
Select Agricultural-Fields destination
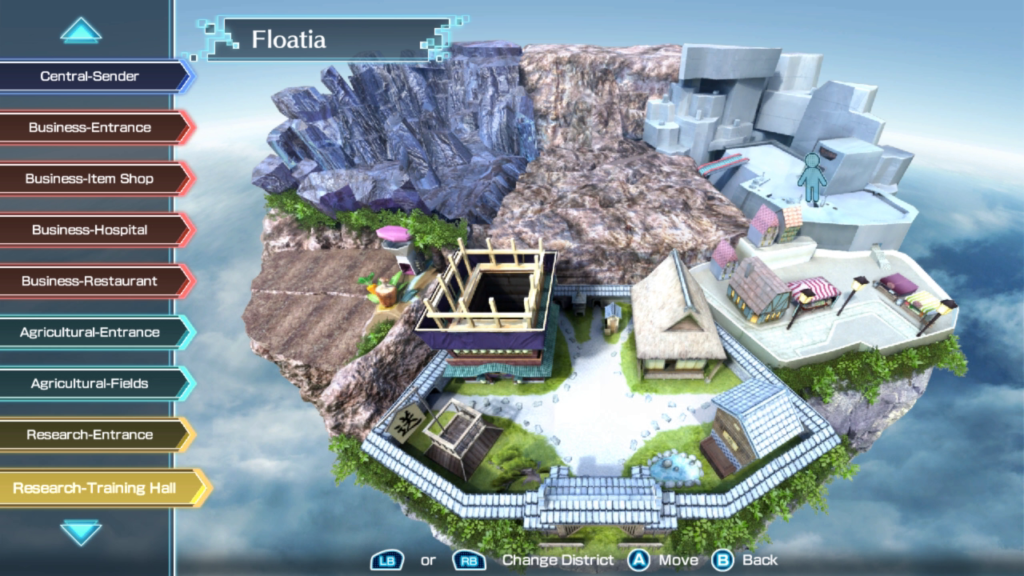90,383
